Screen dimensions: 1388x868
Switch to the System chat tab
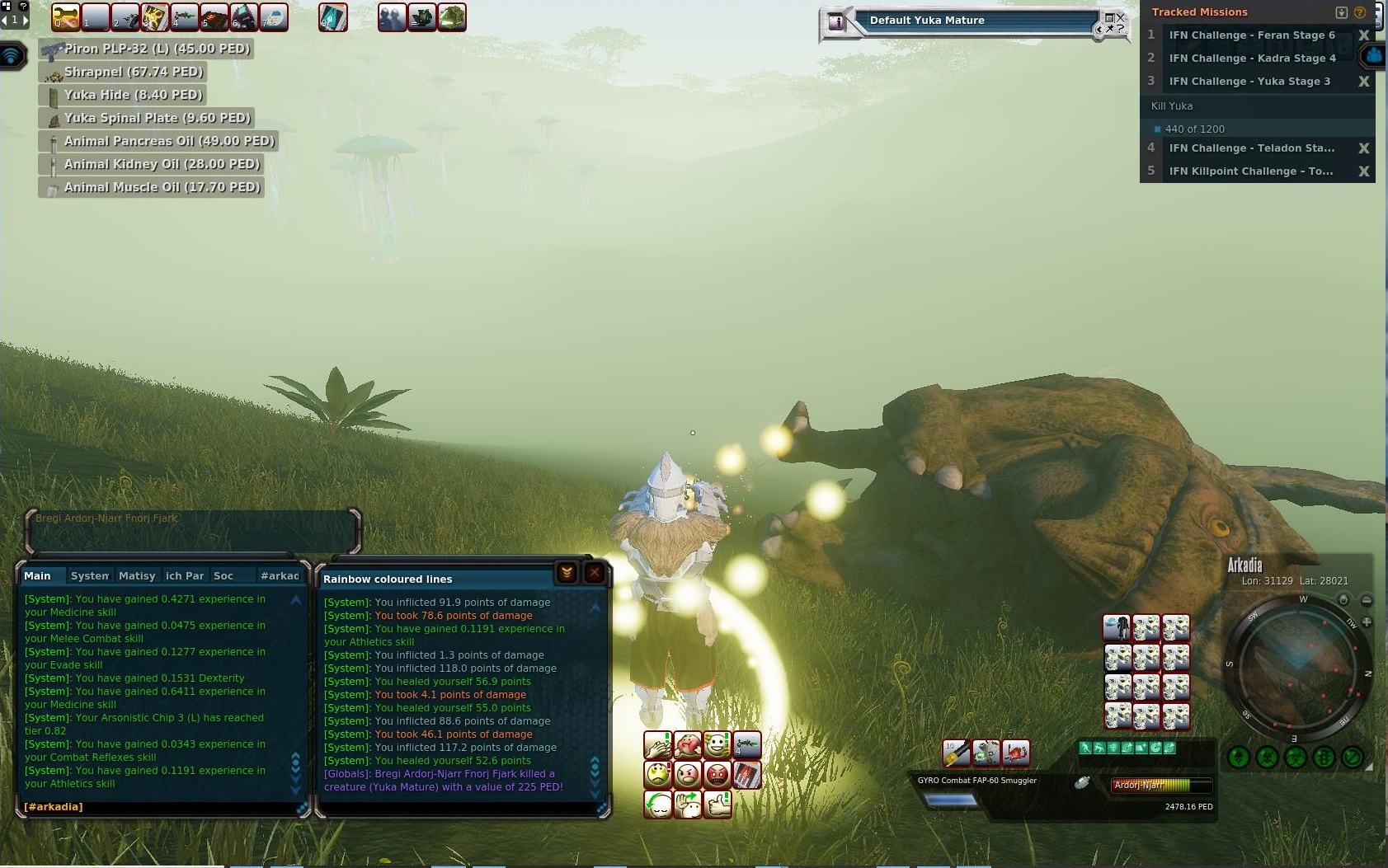89,575
